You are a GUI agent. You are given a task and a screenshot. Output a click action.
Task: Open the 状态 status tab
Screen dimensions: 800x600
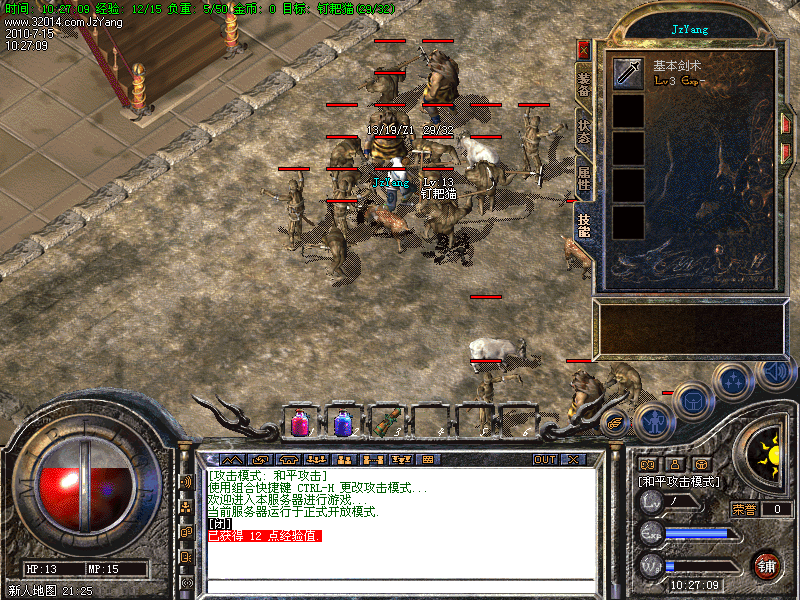(x=584, y=133)
